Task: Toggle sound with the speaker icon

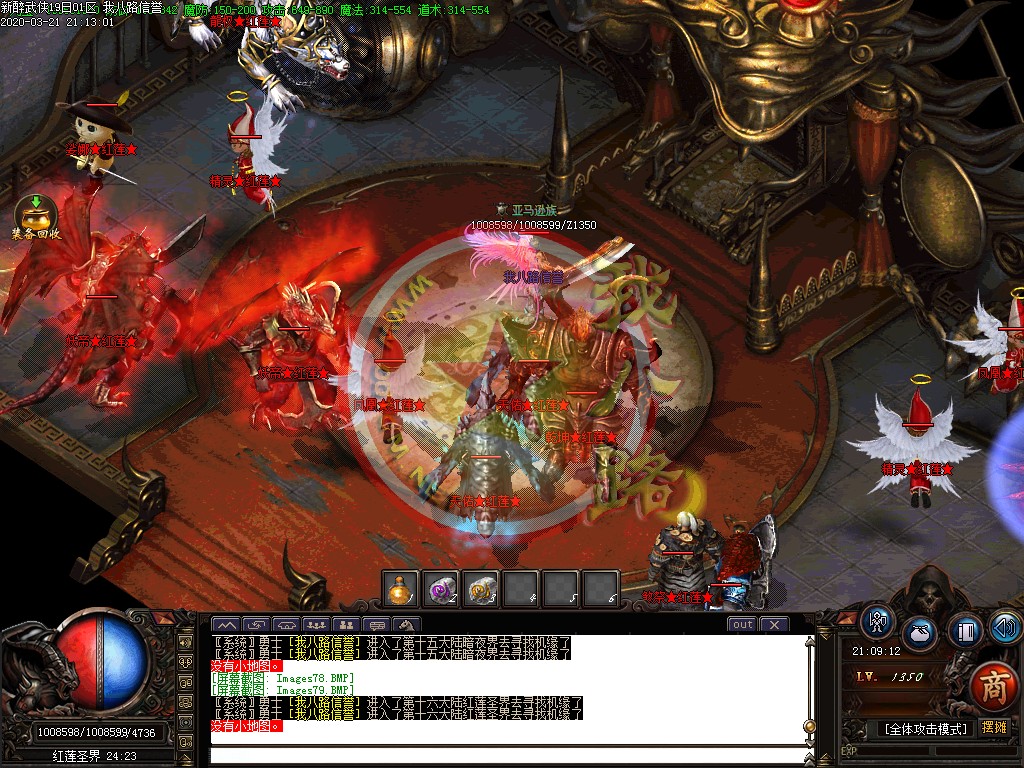Action: pos(1004,626)
